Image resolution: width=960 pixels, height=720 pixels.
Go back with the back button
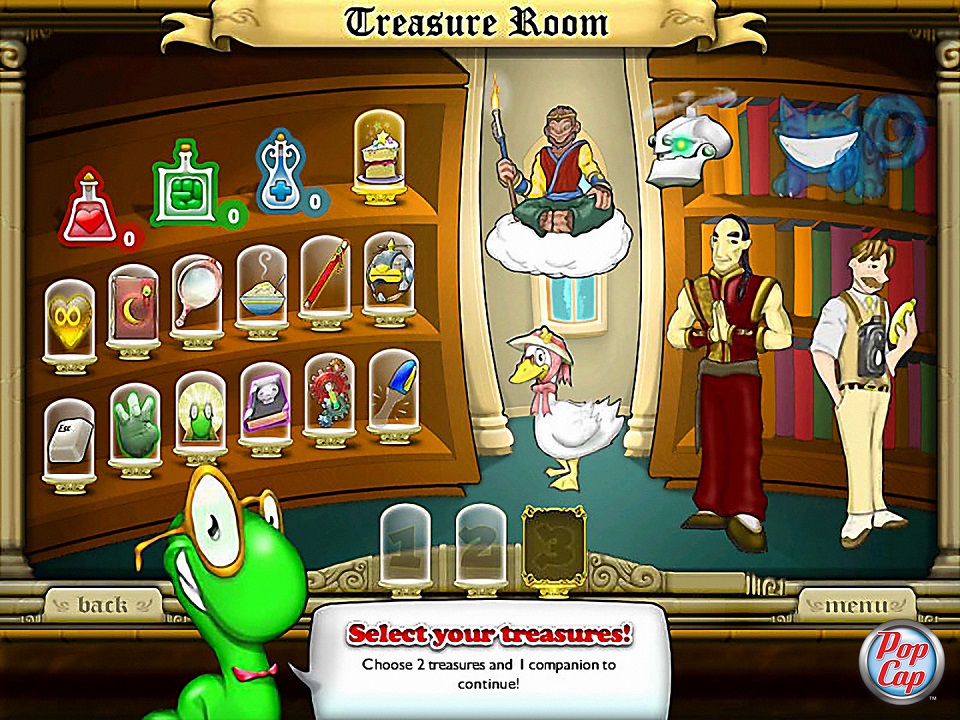(103, 605)
